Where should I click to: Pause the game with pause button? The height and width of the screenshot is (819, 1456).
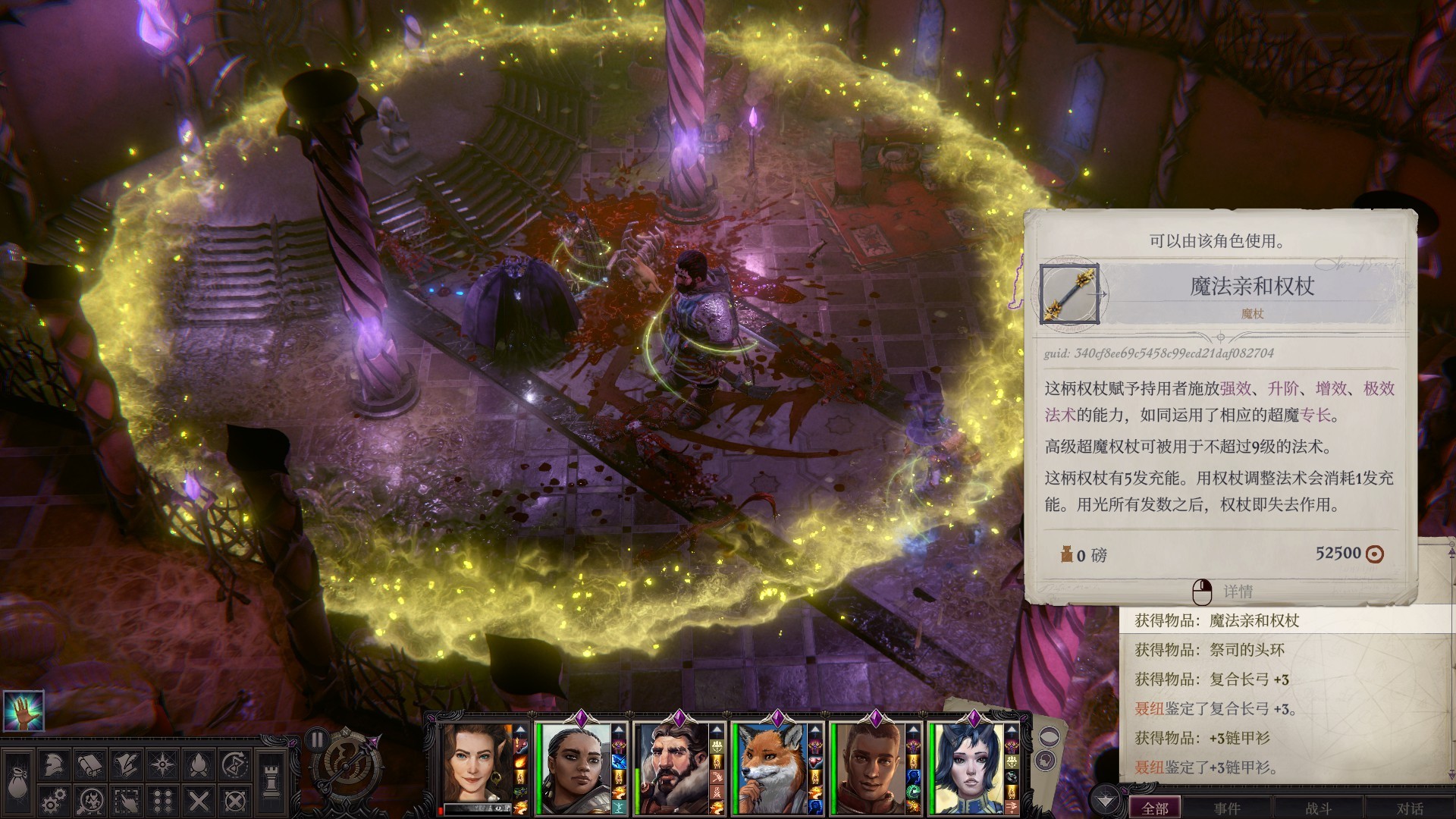tap(317, 740)
